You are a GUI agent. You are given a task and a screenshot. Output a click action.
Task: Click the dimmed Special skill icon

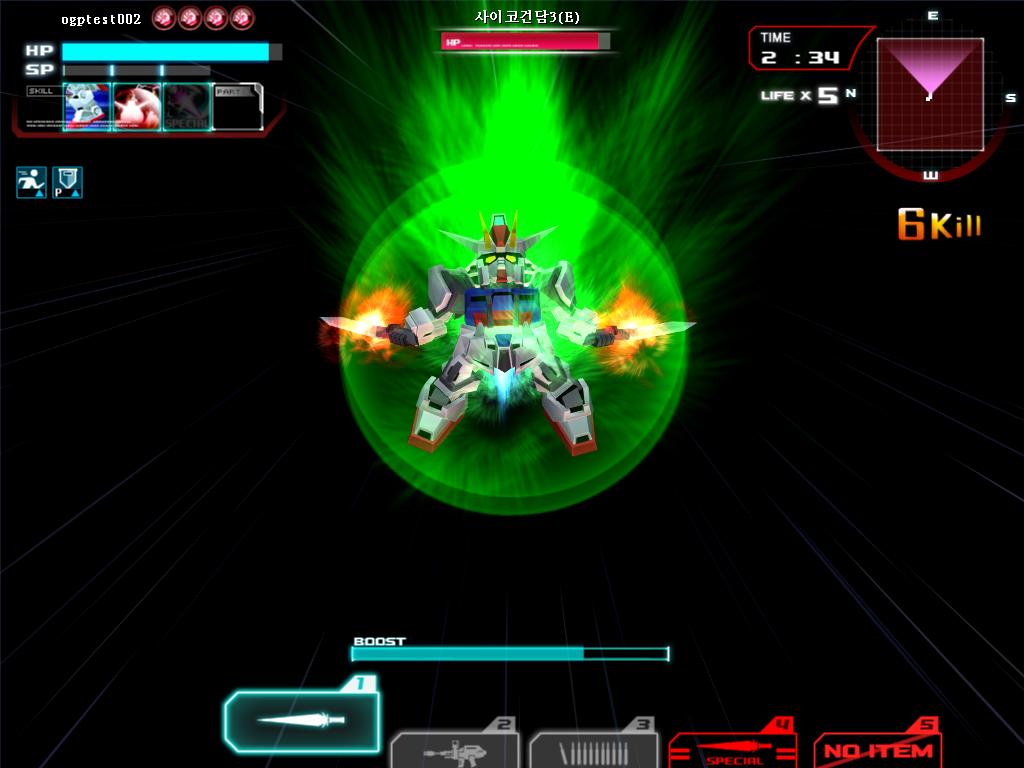[187, 107]
